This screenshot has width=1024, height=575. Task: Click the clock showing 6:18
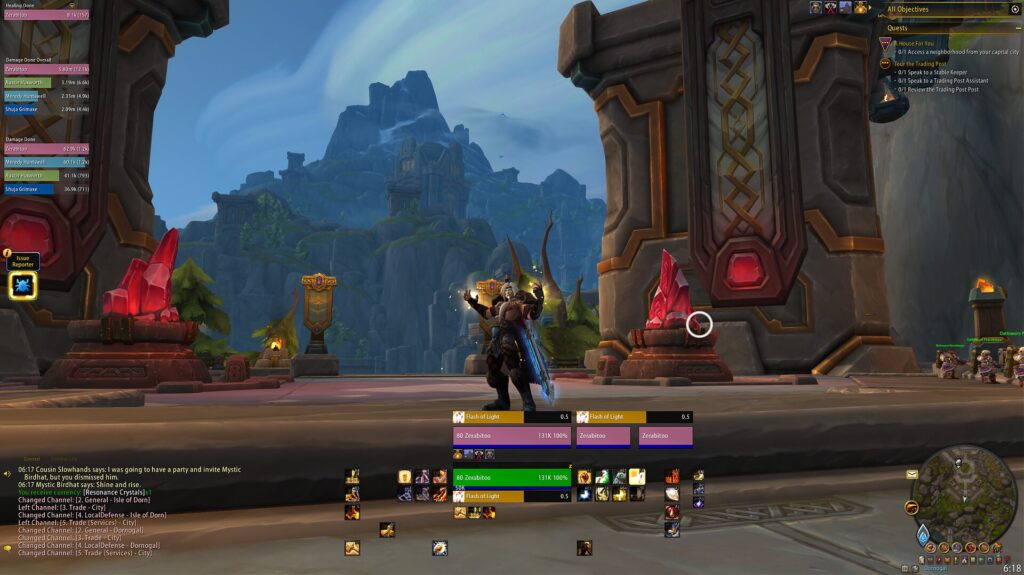coord(1011,568)
